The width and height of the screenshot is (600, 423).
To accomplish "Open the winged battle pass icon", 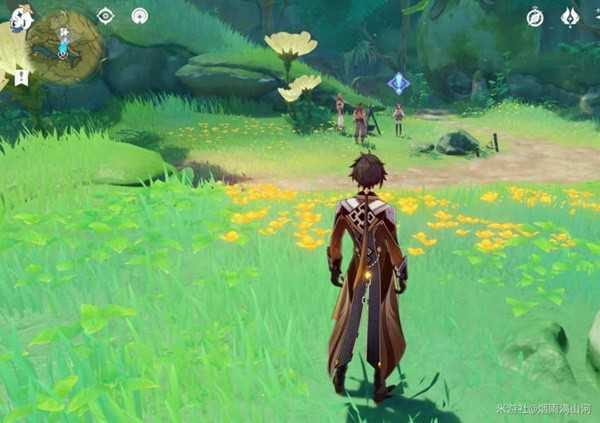I will (x=570, y=17).
